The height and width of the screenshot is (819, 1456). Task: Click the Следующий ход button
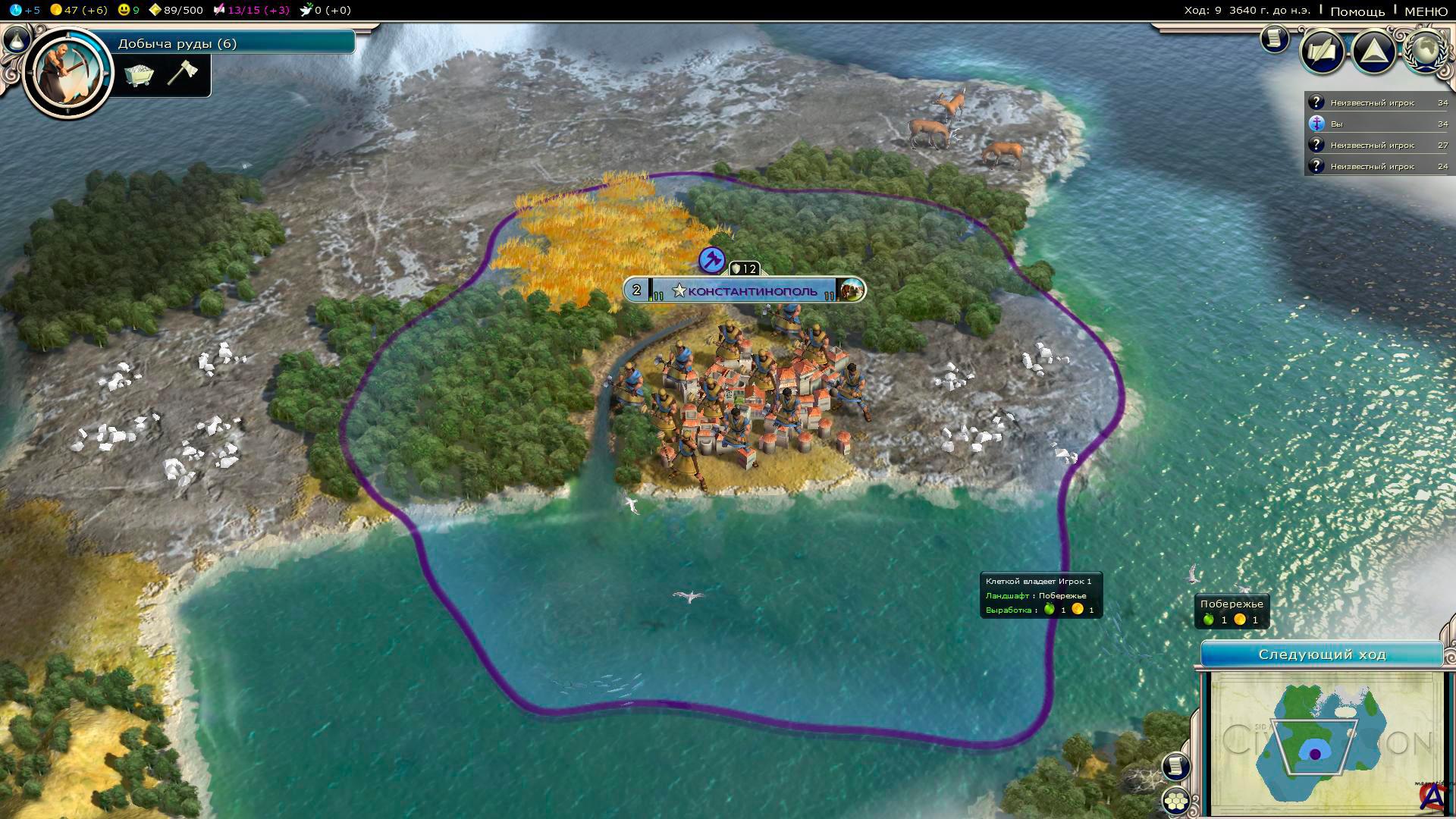(1322, 654)
